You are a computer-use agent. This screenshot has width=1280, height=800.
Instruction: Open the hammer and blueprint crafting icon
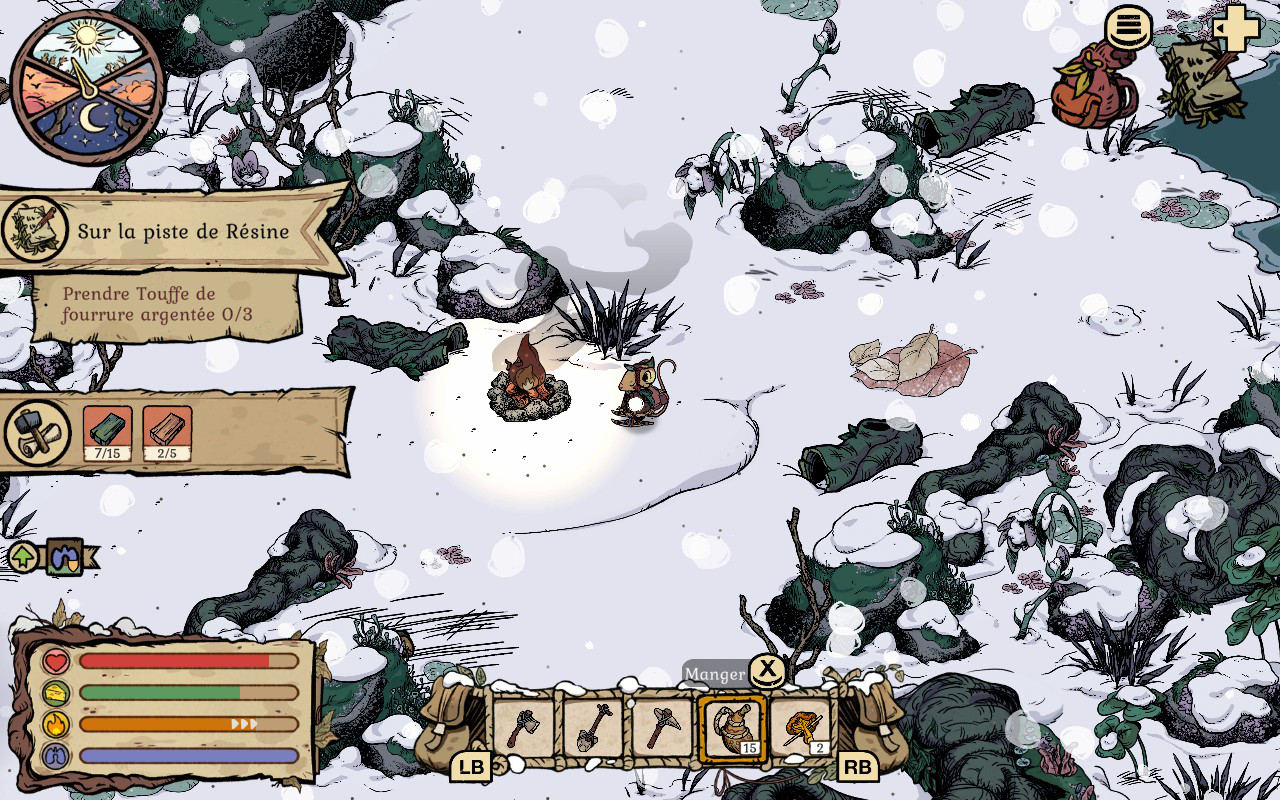tap(38, 433)
